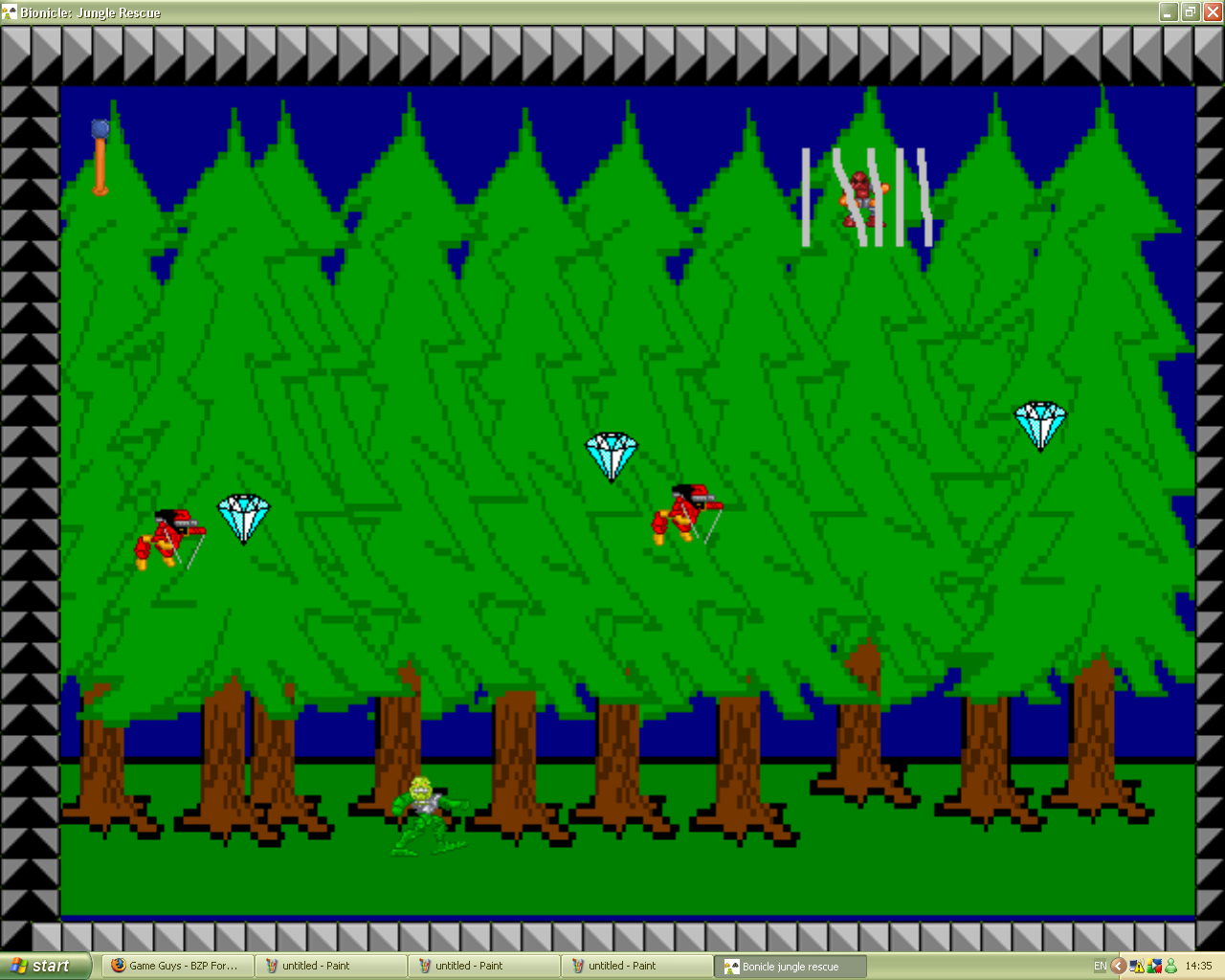Click the clock showing 14:35

point(1199,966)
